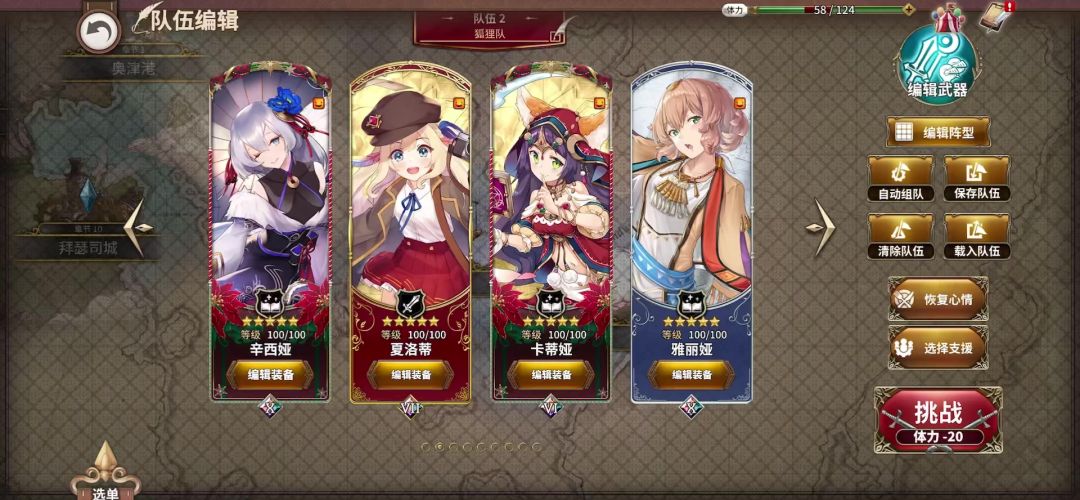Edit equipment for 卡蒂娅
The height and width of the screenshot is (500, 1080).
coord(551,375)
